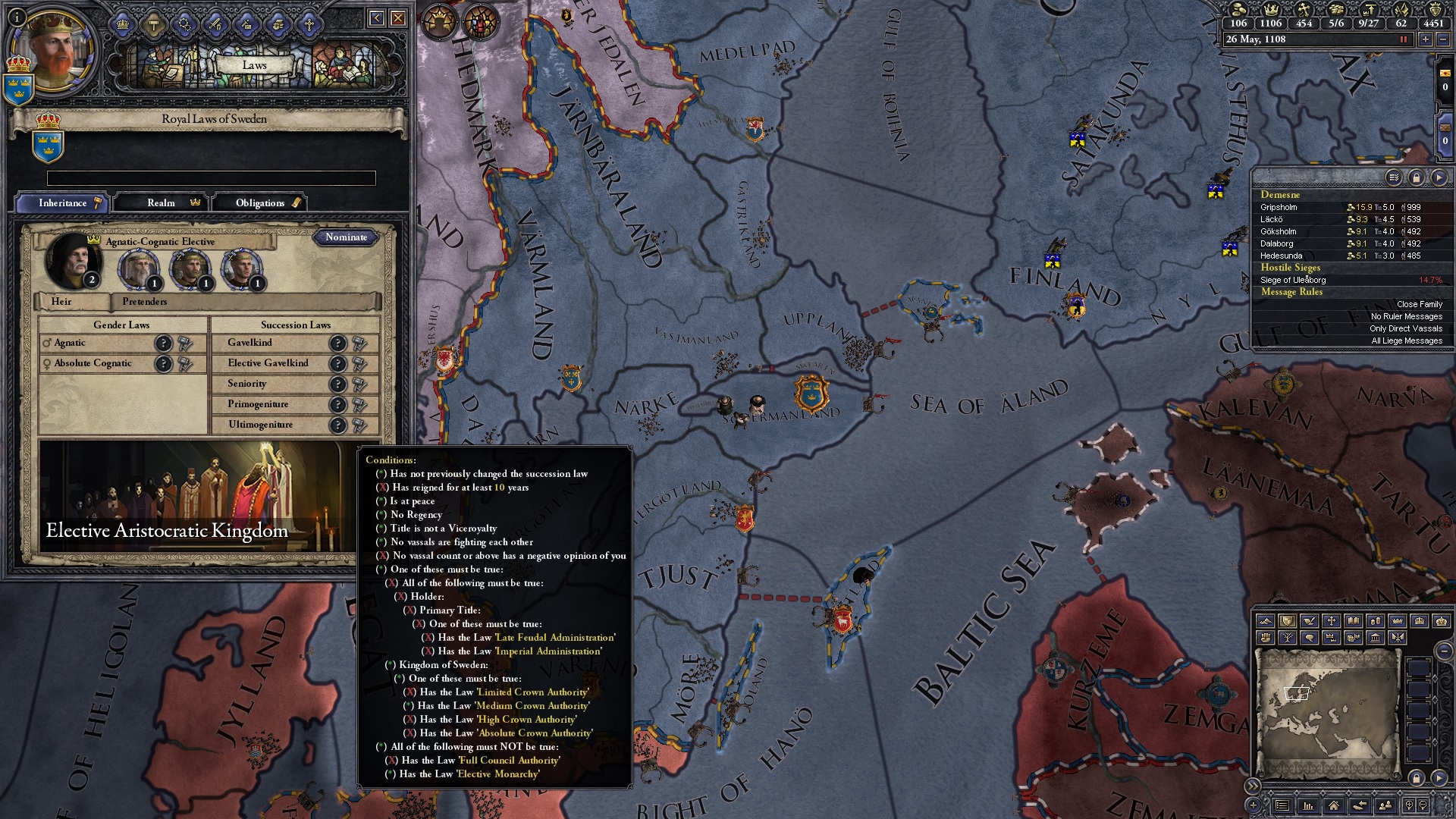1456x819 pixels.
Task: Switch to the Pretenders tab
Action: tap(143, 302)
